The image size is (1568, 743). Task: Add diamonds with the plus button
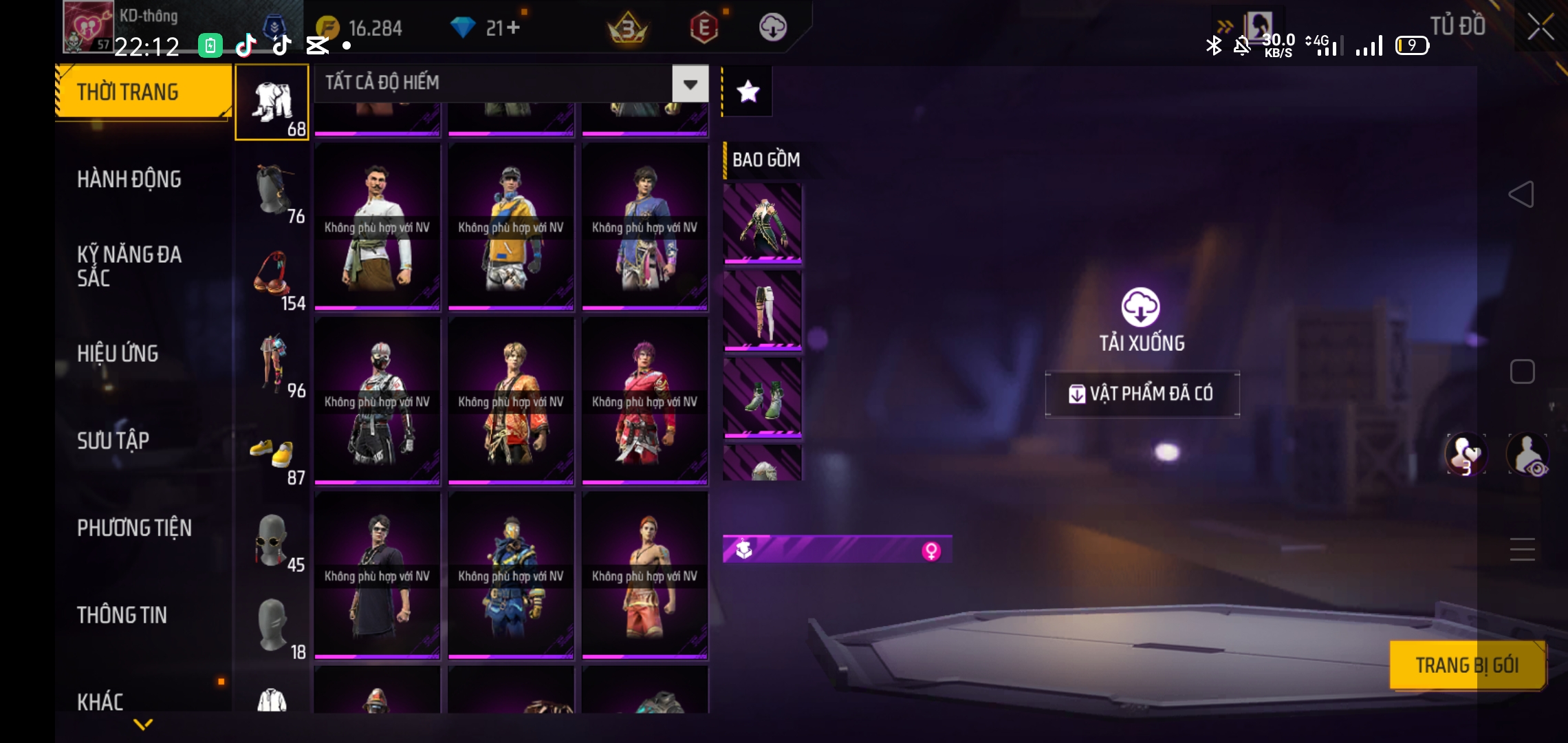pos(512,28)
